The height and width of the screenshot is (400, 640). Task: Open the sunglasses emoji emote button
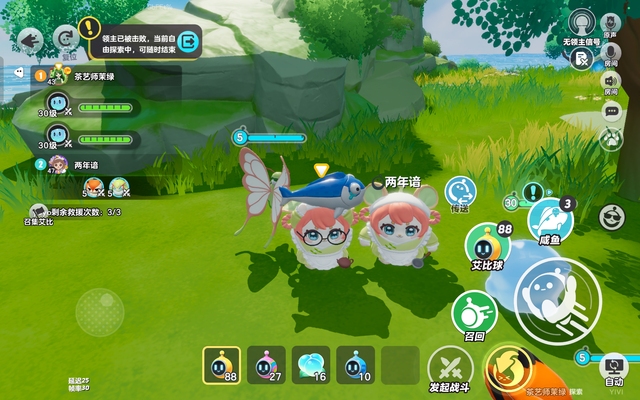click(611, 215)
